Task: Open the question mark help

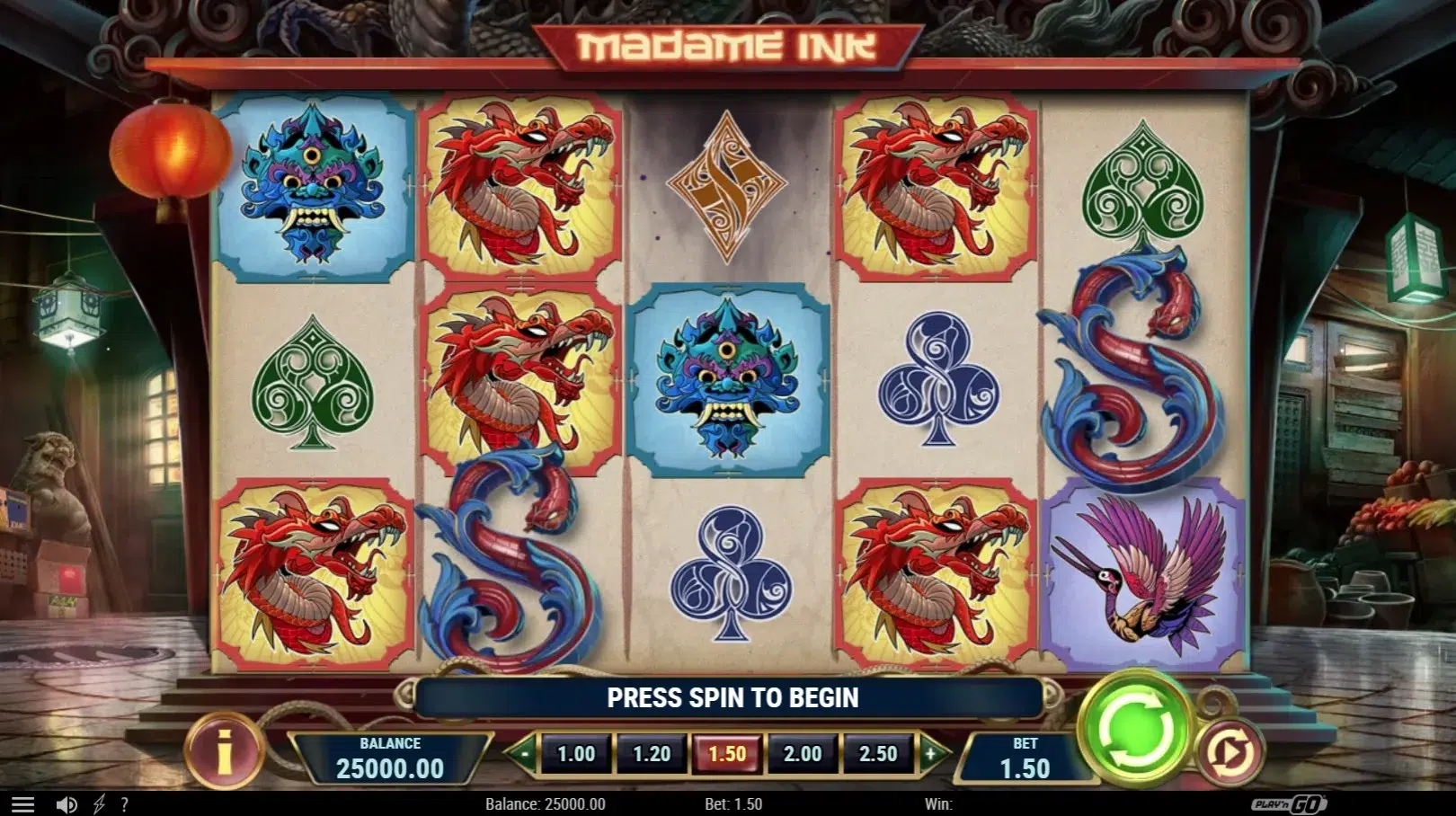Action: (x=124, y=804)
